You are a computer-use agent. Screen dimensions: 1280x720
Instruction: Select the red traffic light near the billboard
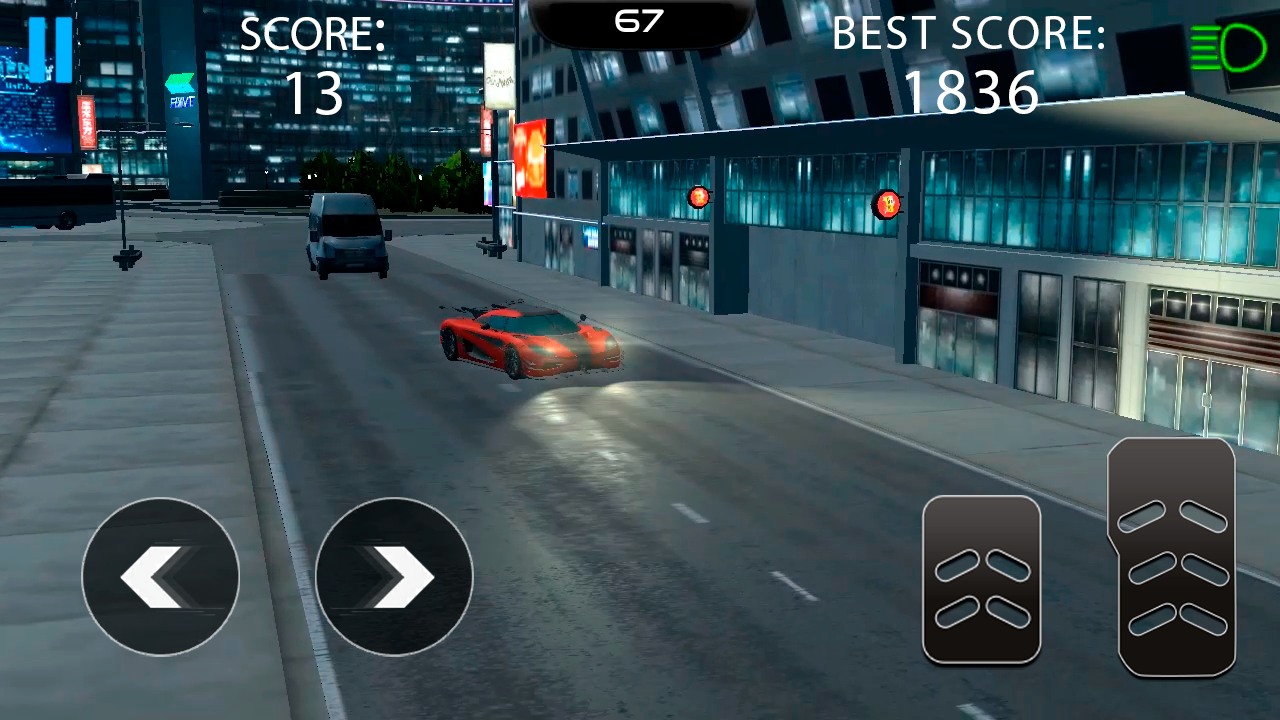(x=698, y=196)
